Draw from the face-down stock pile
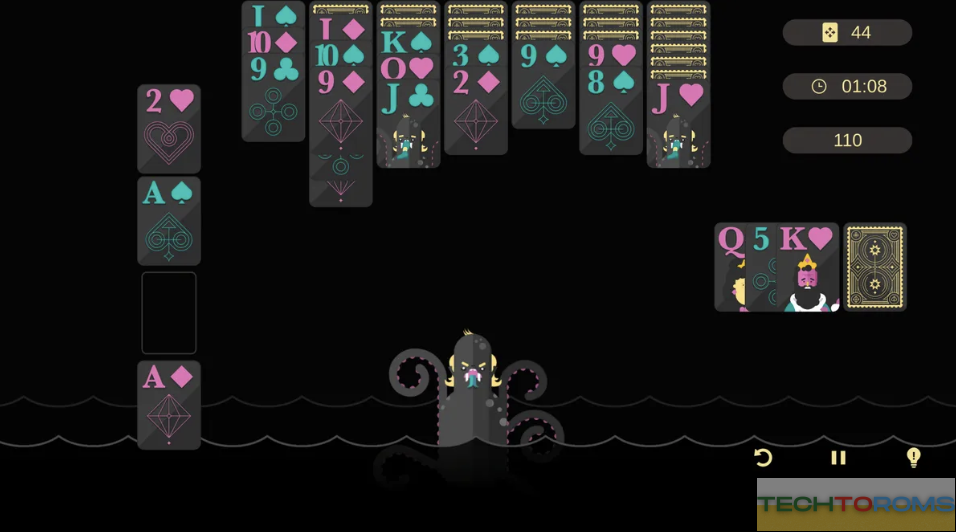Screen dimensions: 956x532 coord(875,267)
